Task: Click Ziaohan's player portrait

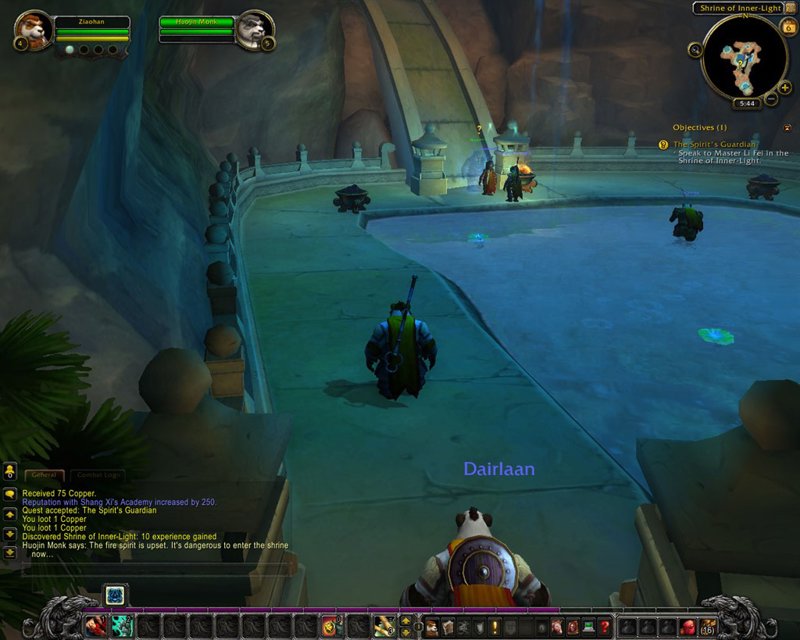Action: (30, 30)
